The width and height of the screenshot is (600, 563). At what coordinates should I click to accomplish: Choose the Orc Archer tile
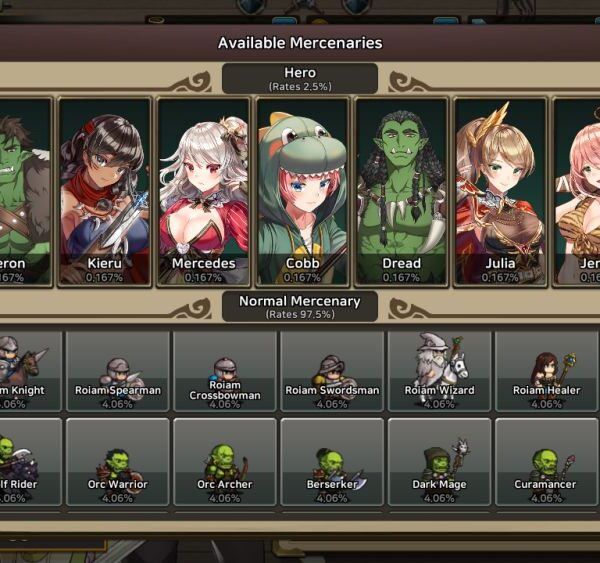pyautogui.click(x=225, y=462)
